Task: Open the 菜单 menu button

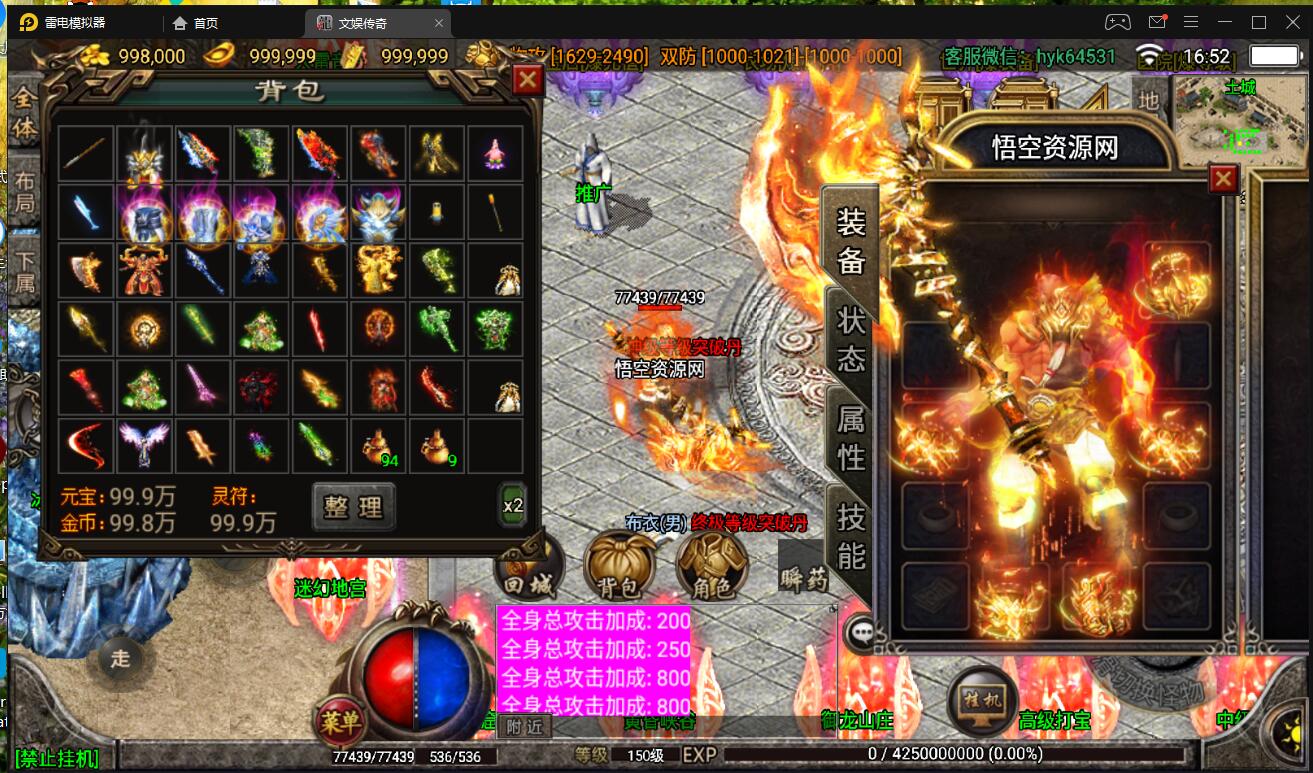Action: (x=340, y=720)
